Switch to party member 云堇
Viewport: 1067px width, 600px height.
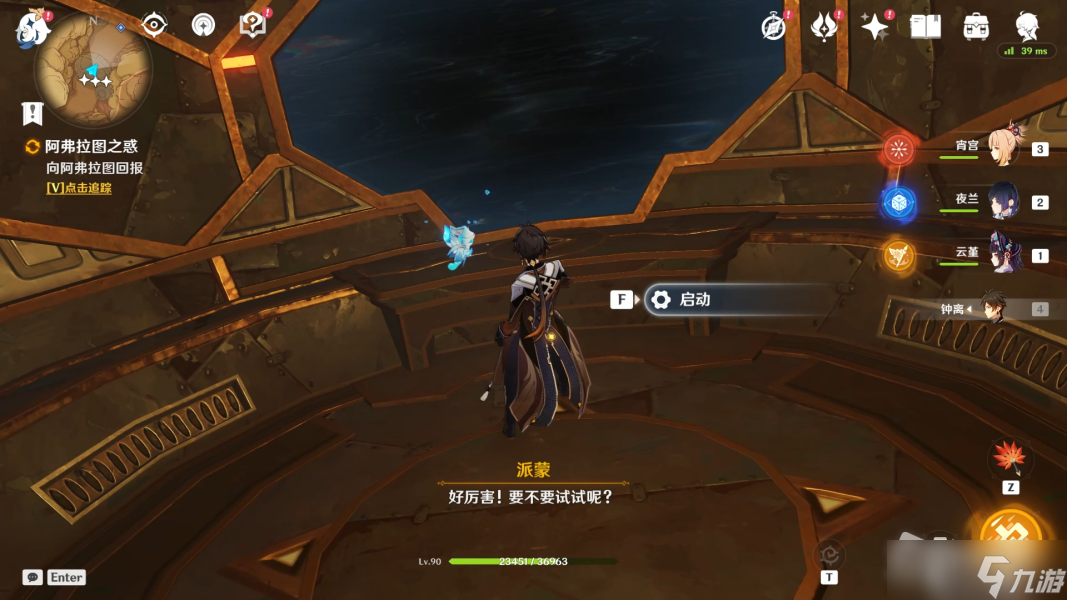click(x=1002, y=254)
